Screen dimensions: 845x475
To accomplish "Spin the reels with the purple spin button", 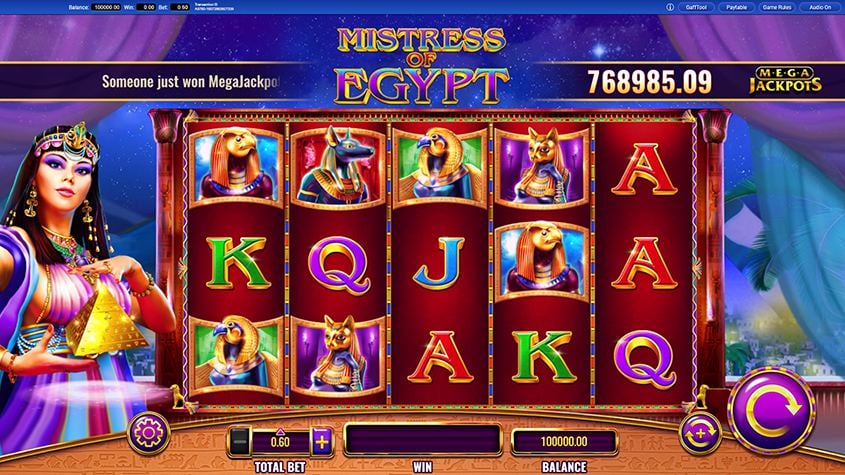I will click(771, 410).
